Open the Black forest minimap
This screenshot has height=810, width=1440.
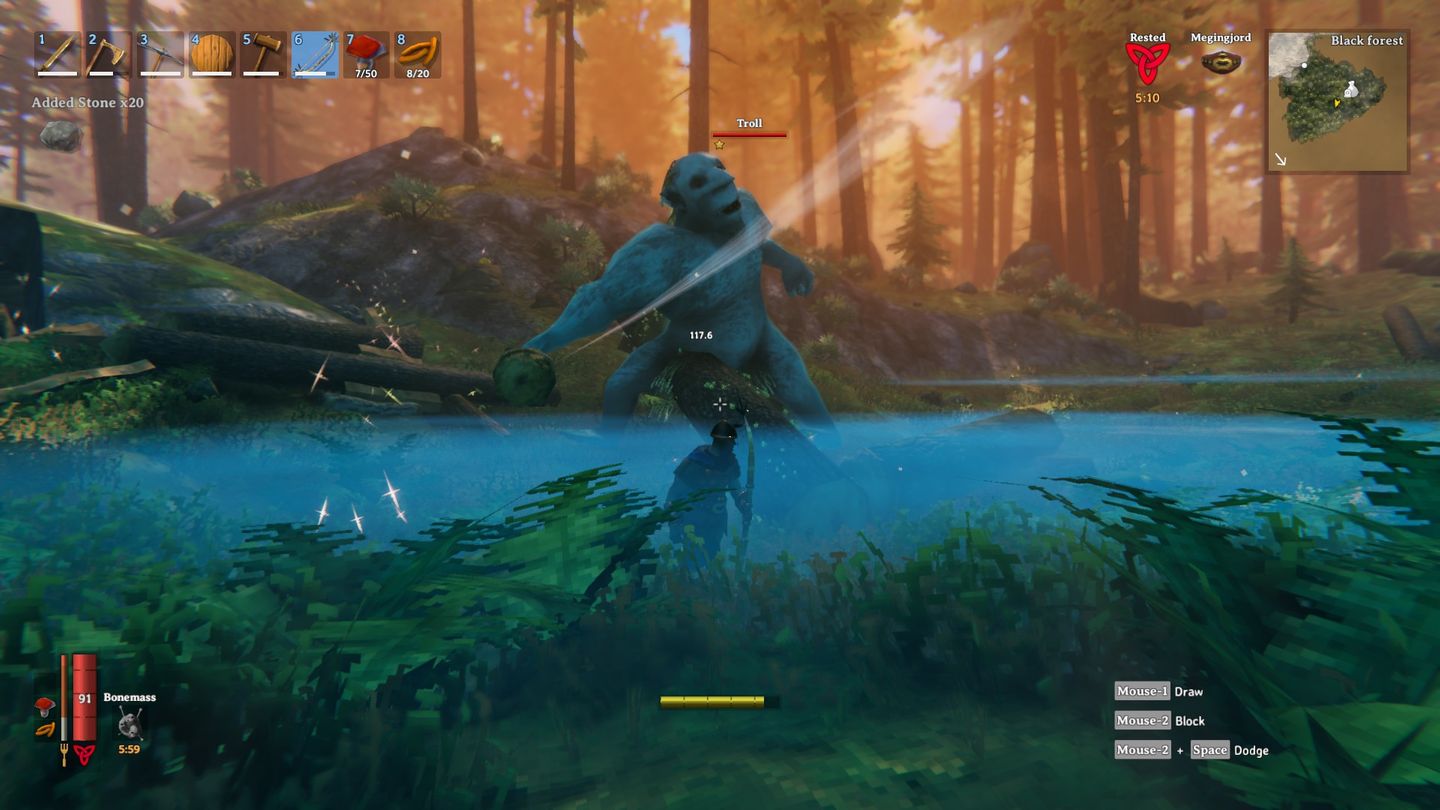point(1337,100)
